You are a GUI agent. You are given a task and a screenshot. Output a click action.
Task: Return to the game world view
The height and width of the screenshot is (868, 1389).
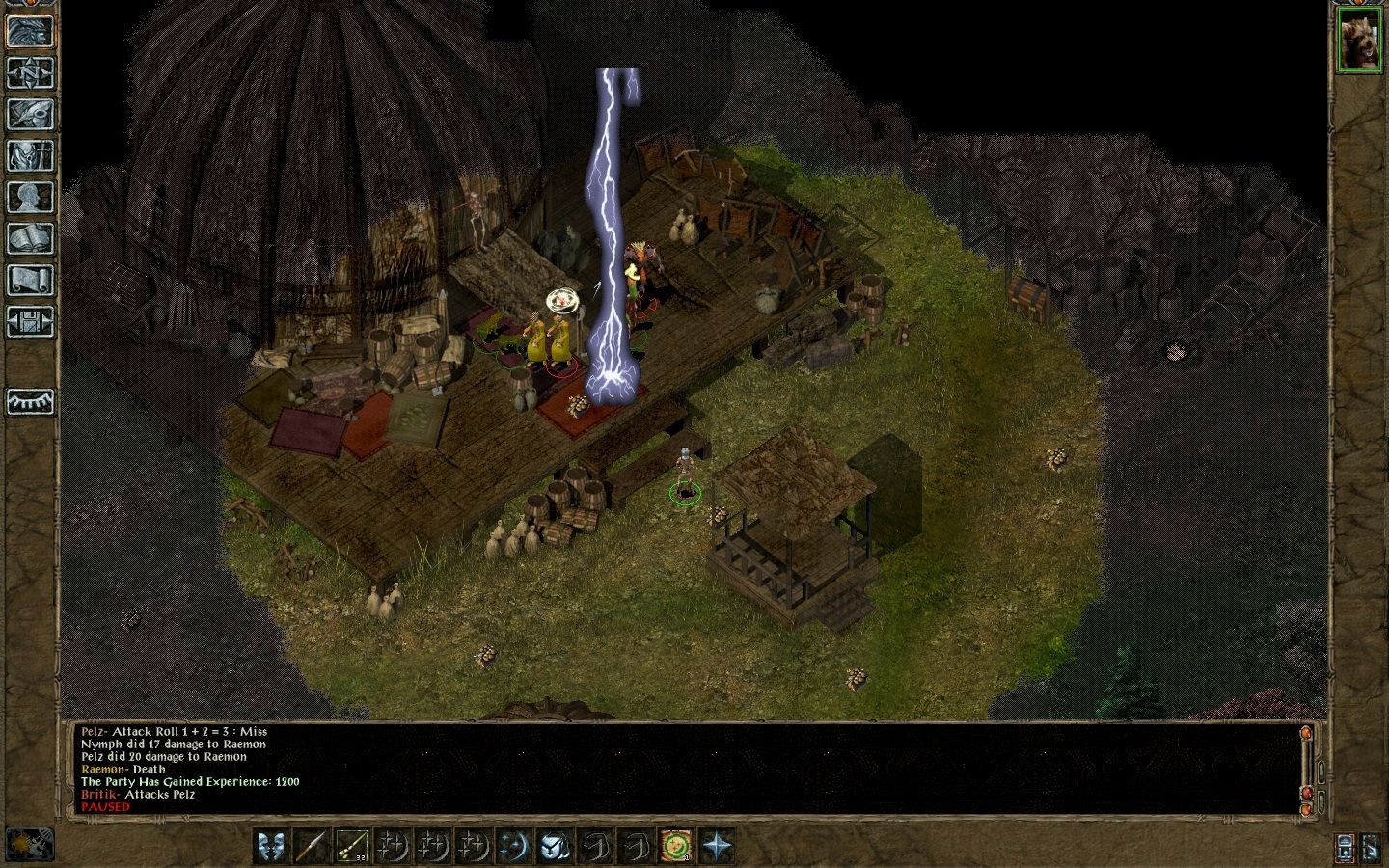[30, 30]
